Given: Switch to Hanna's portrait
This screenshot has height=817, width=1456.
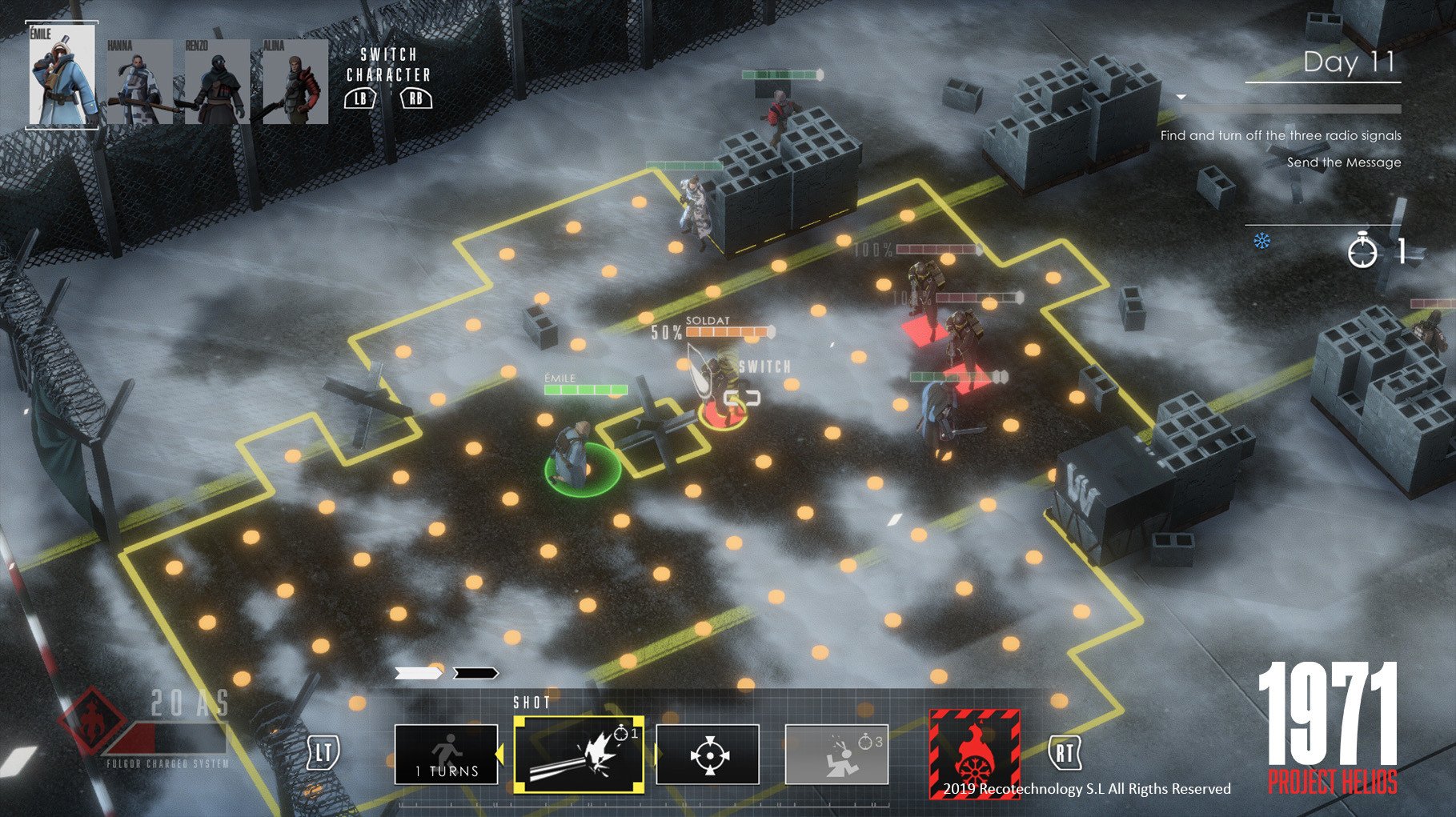Looking at the screenshot, I should (x=139, y=82).
